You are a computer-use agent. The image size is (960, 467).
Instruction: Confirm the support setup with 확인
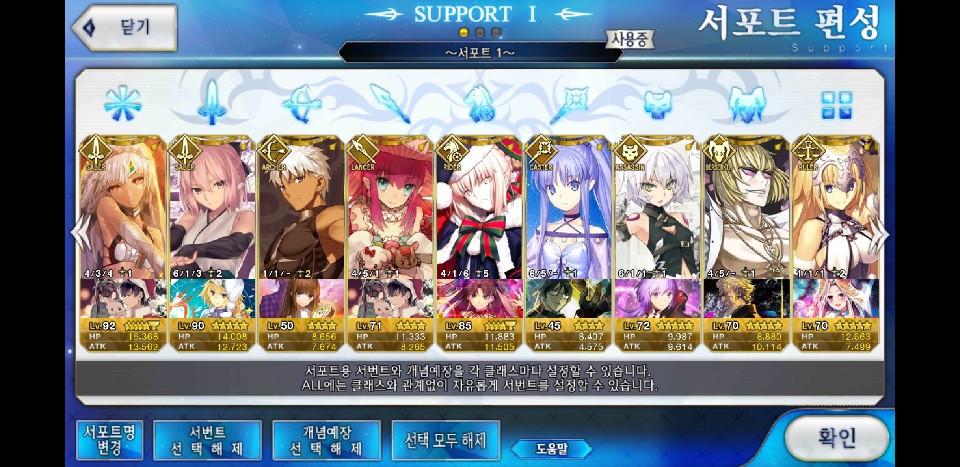click(x=836, y=437)
